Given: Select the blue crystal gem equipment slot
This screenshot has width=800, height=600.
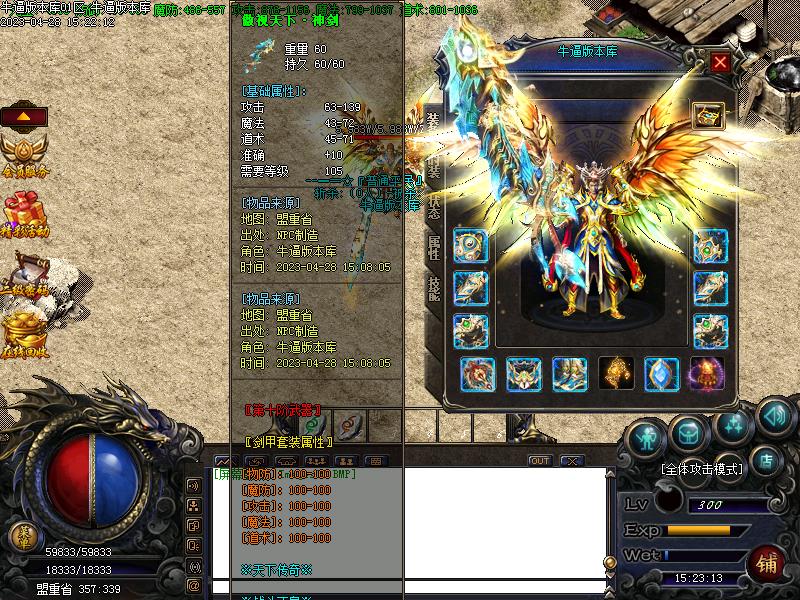Looking at the screenshot, I should [662, 373].
